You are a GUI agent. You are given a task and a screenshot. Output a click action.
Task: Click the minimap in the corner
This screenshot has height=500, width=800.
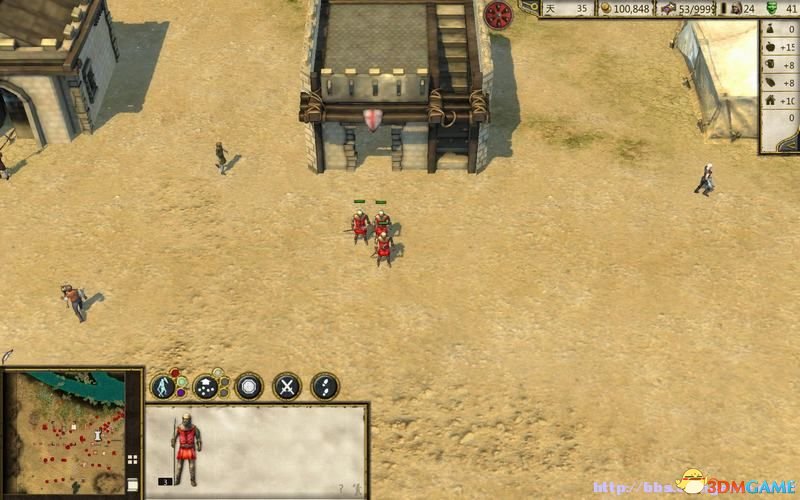pyautogui.click(x=65, y=432)
